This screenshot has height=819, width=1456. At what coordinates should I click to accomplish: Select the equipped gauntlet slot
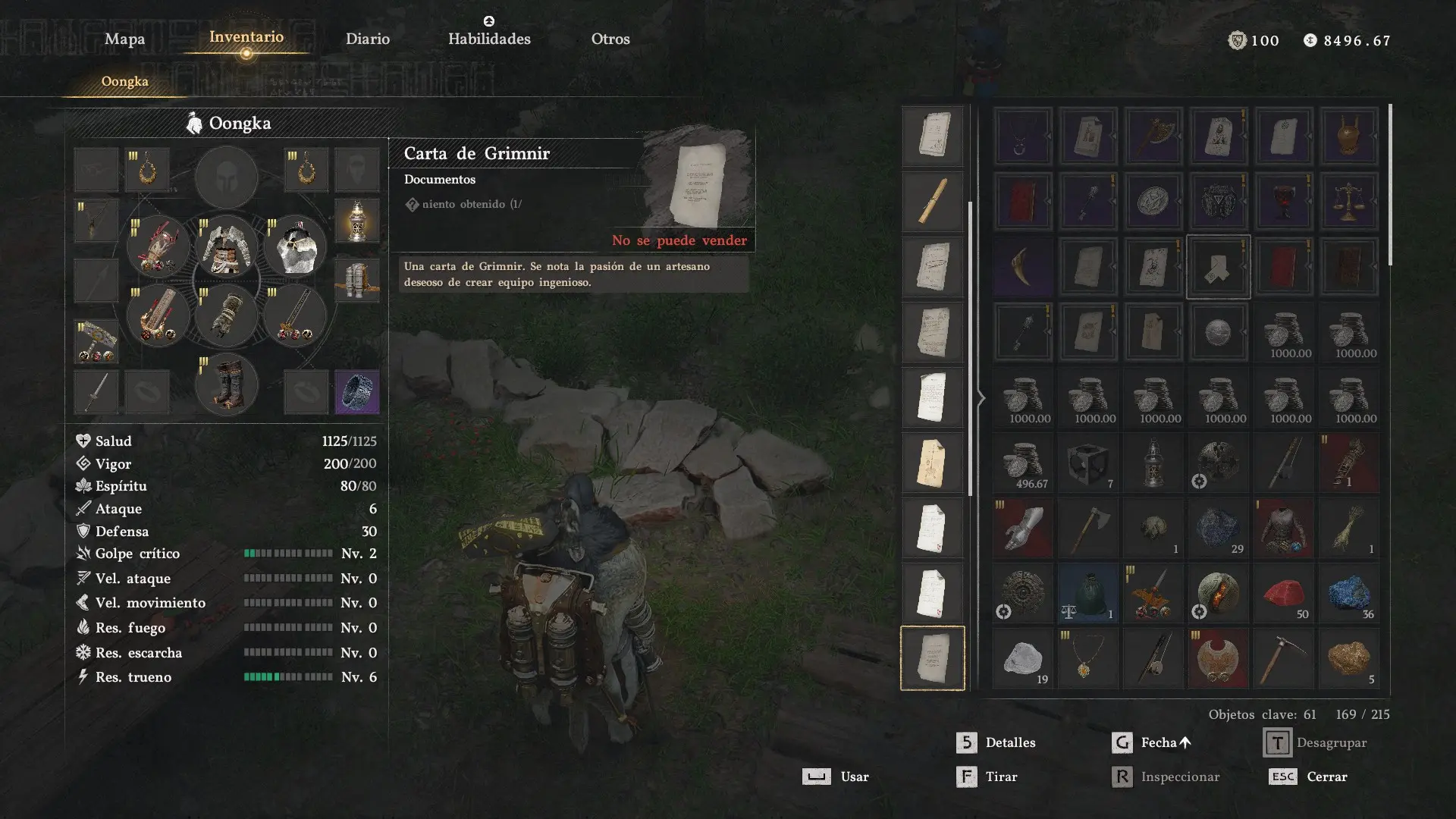[x=226, y=315]
